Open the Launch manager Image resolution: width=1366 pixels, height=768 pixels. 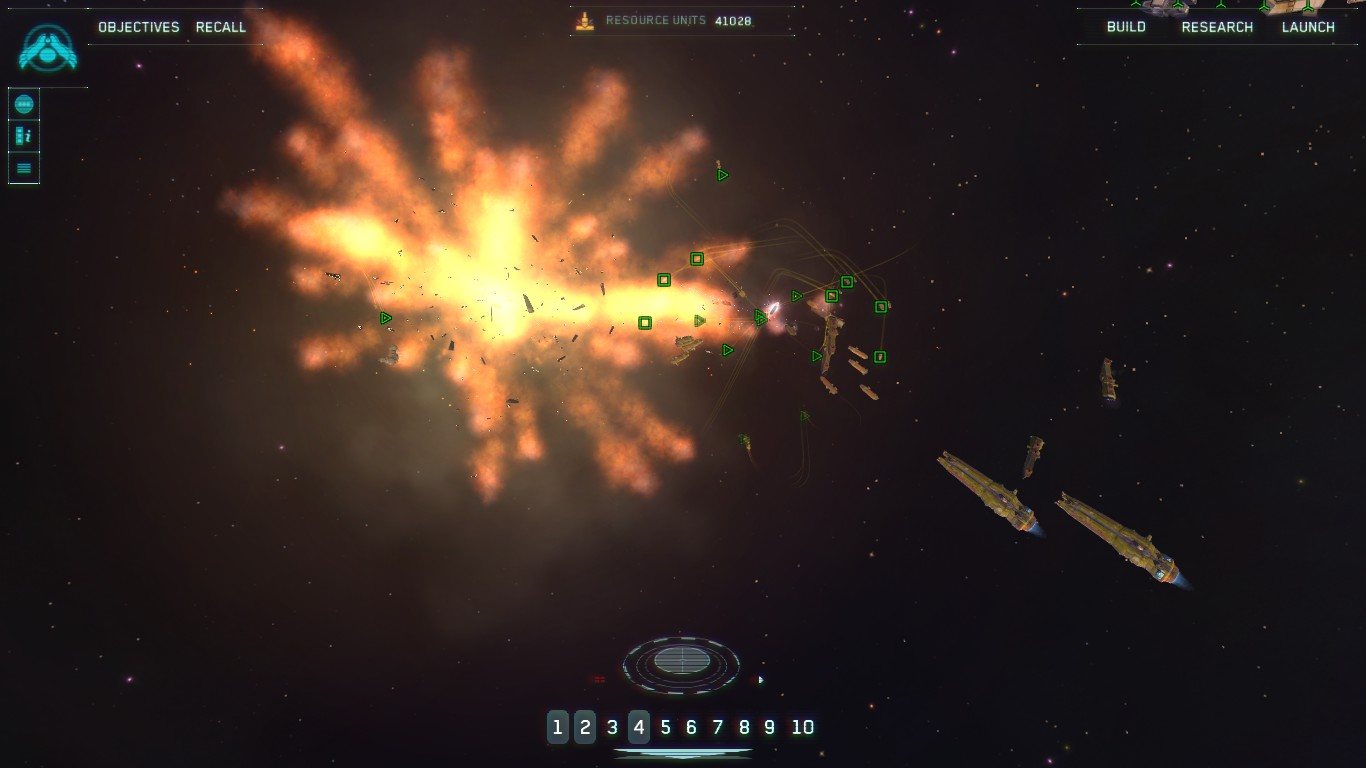(x=1308, y=27)
